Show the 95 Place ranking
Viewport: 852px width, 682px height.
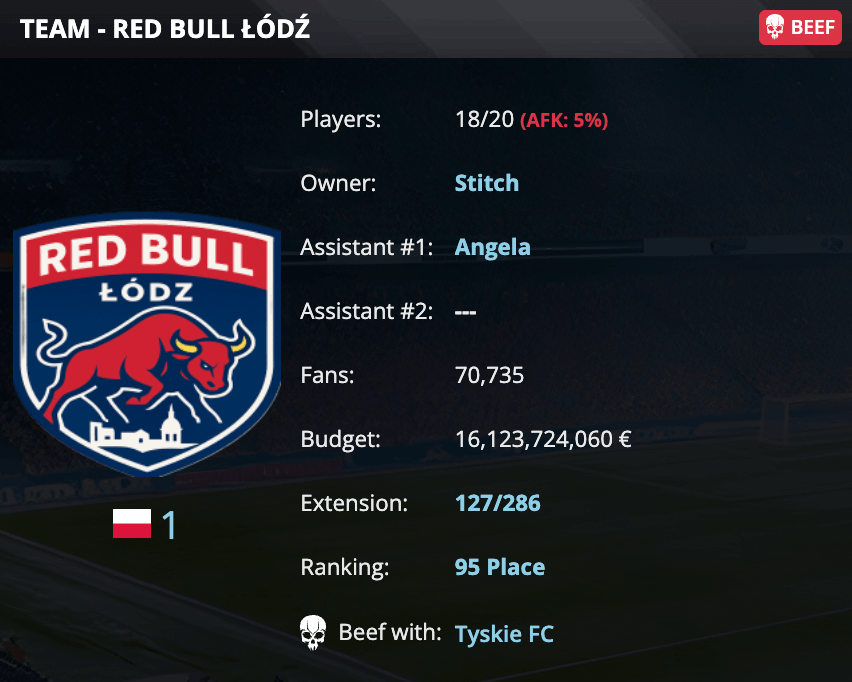(500, 567)
